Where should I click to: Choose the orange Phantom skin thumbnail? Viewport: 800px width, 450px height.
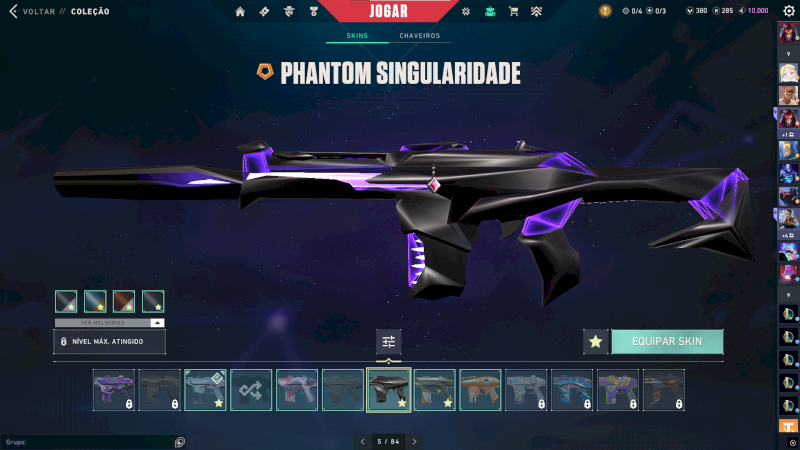coord(480,390)
